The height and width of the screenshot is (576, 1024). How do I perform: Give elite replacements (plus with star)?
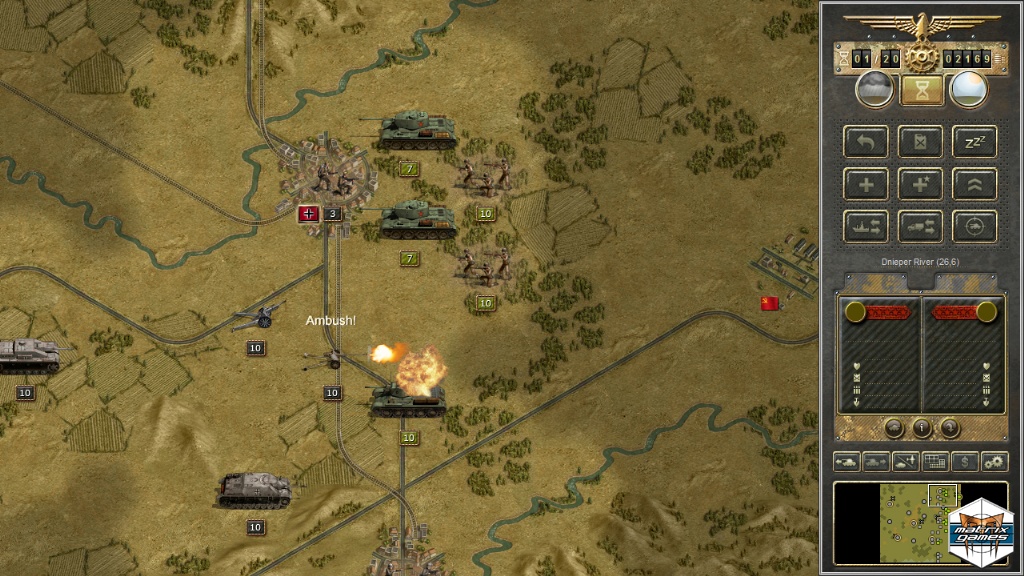[920, 184]
